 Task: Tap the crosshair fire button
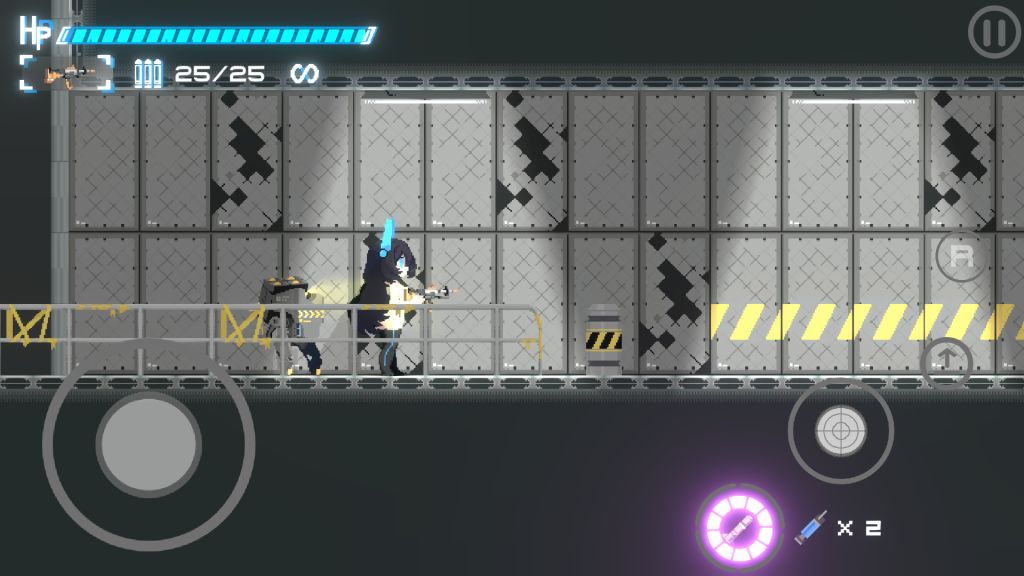(841, 431)
